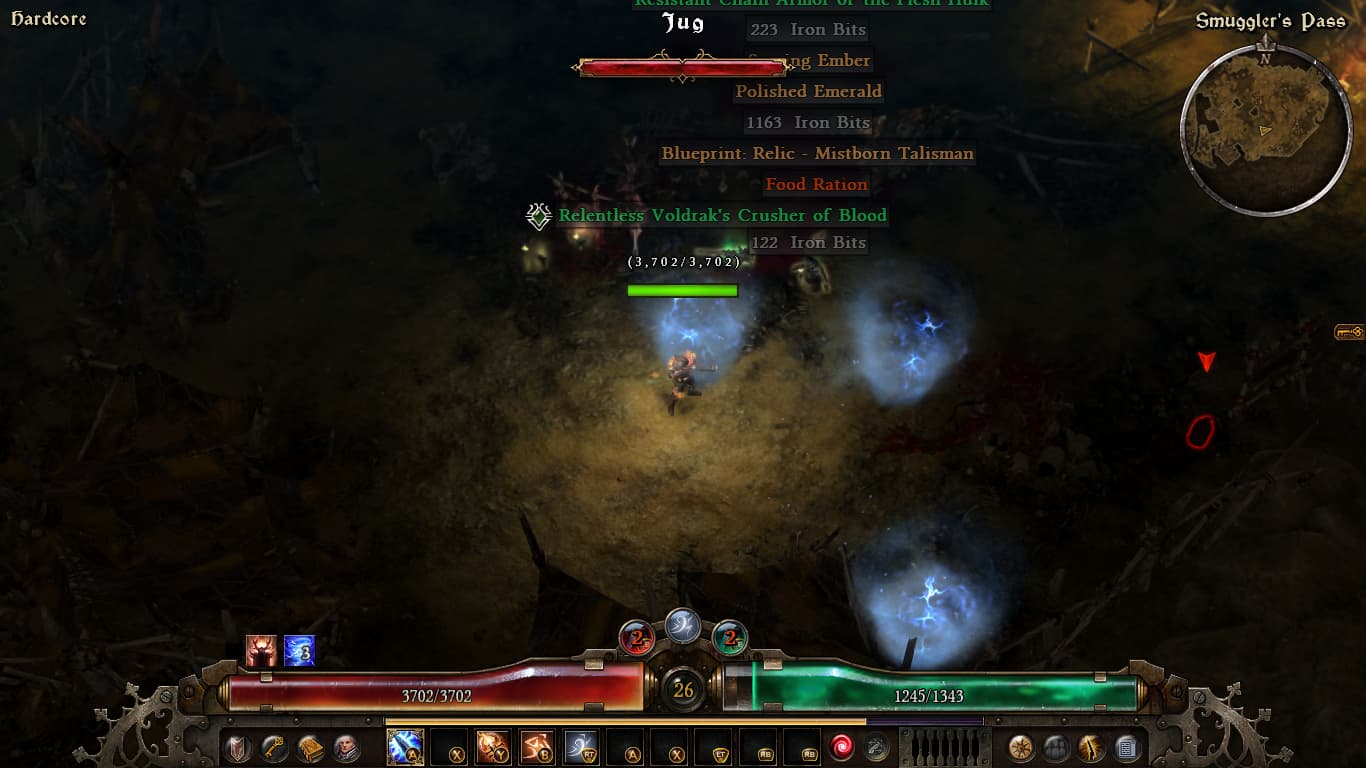Open the multiplayer group icon

[x=1056, y=747]
